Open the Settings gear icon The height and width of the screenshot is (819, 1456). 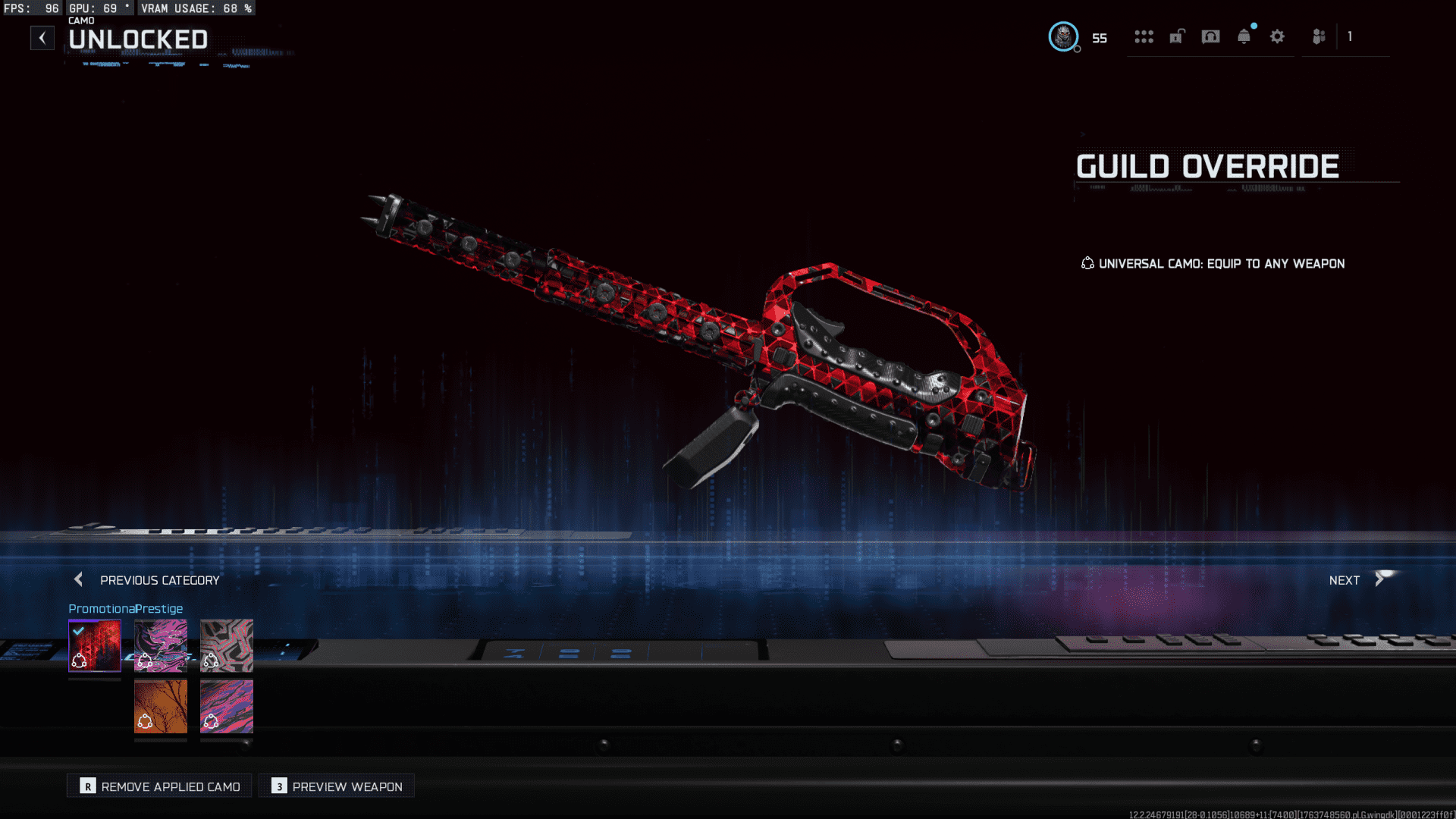coord(1278,36)
